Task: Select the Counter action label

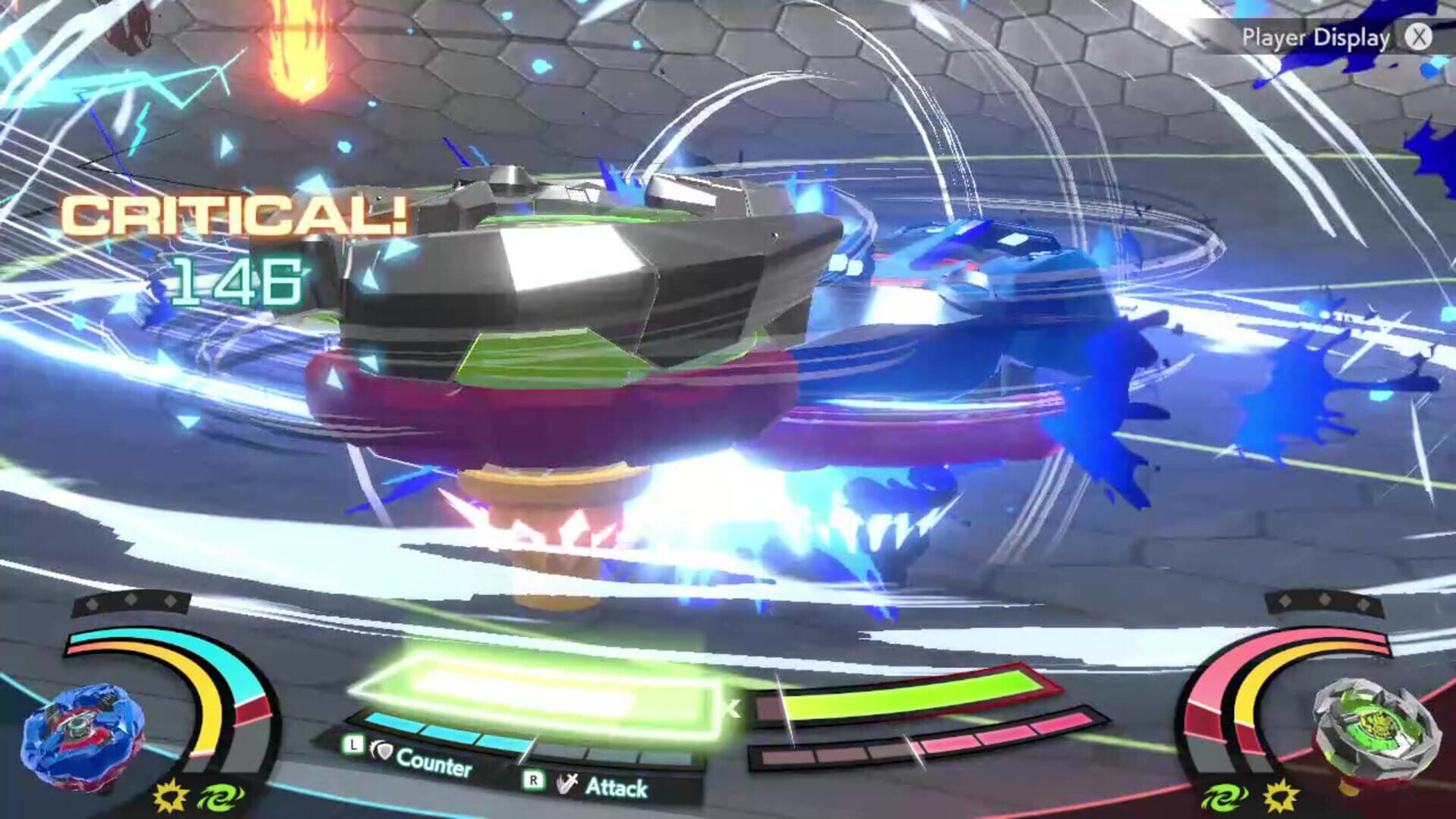Action: click(435, 762)
